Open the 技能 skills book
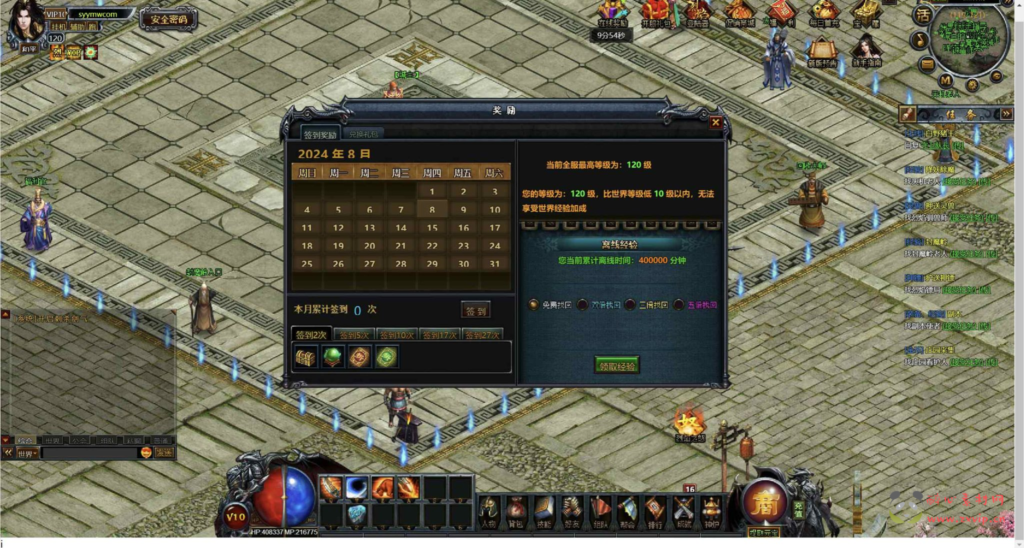 click(544, 508)
